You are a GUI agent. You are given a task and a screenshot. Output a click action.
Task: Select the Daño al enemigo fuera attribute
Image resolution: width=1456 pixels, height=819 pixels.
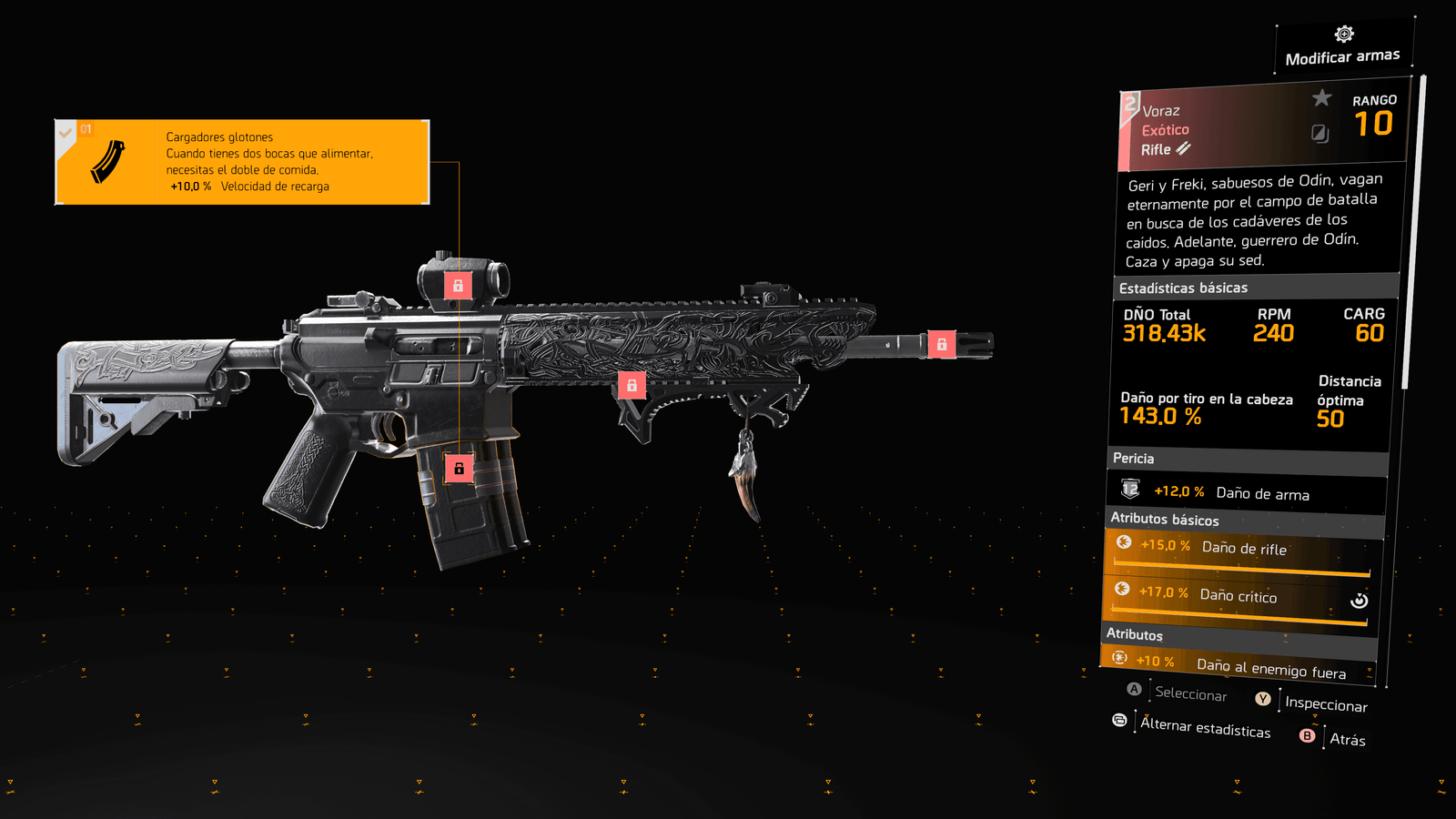click(1238, 666)
